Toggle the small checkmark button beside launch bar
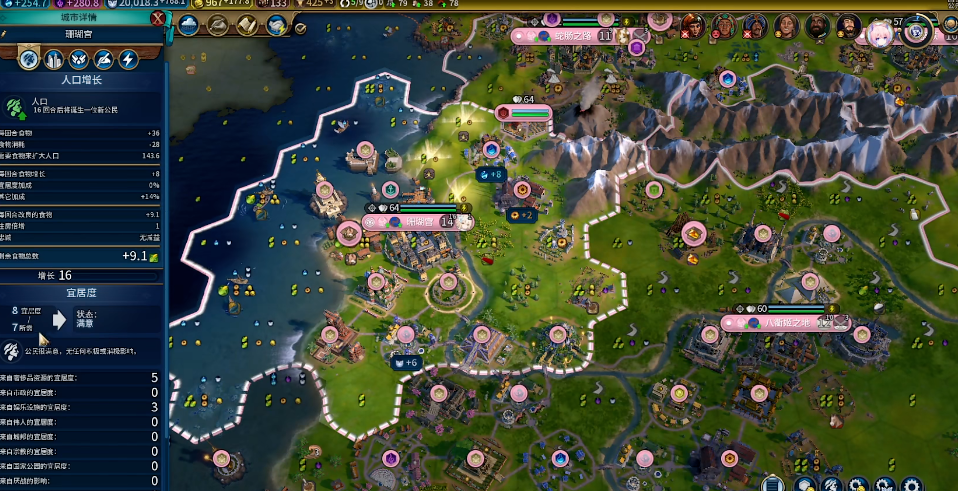Screen dimensions: 958x491 300,29
